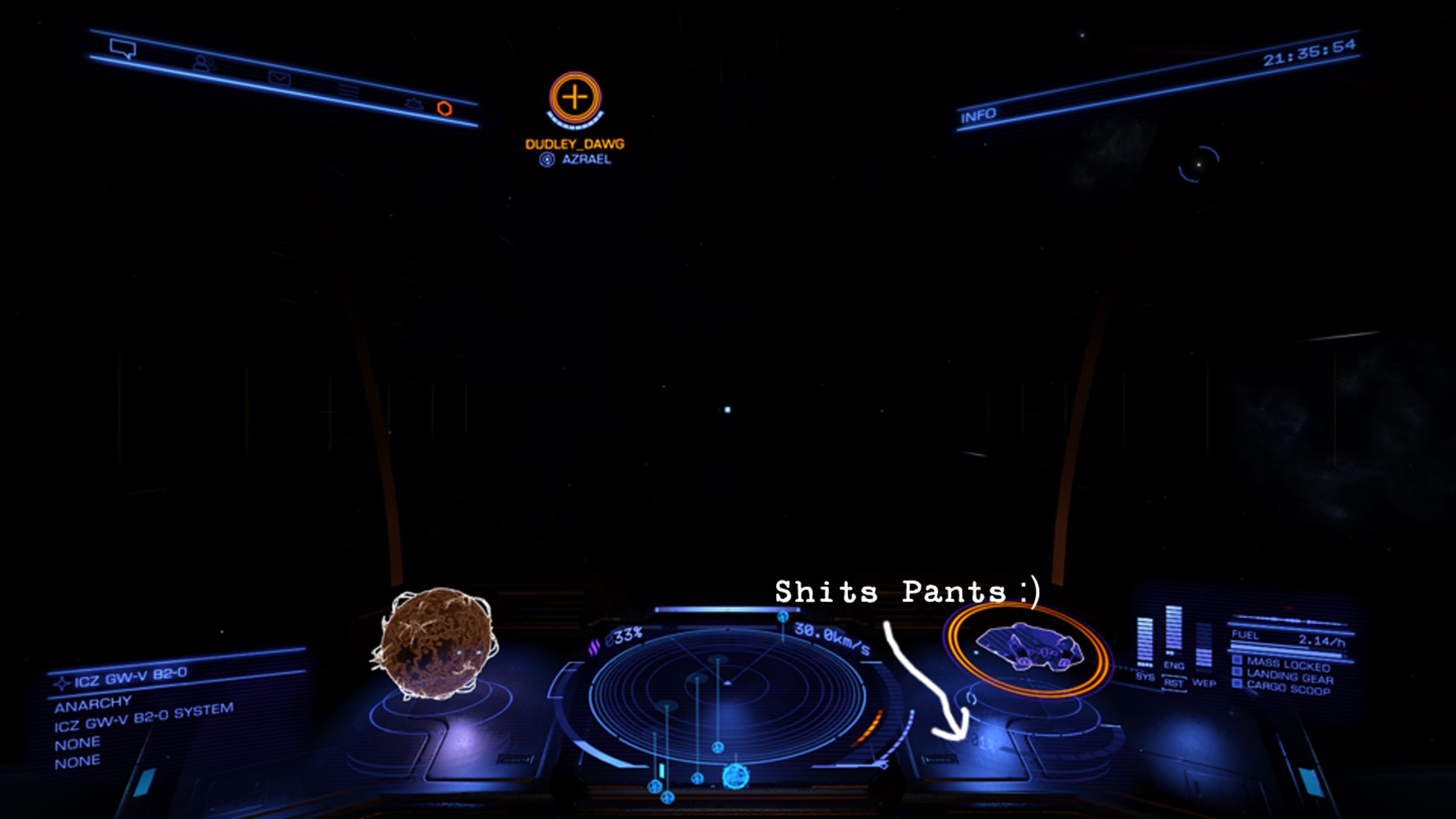Show the comms history list tab
This screenshot has width=1456, height=819.
pyautogui.click(x=348, y=90)
